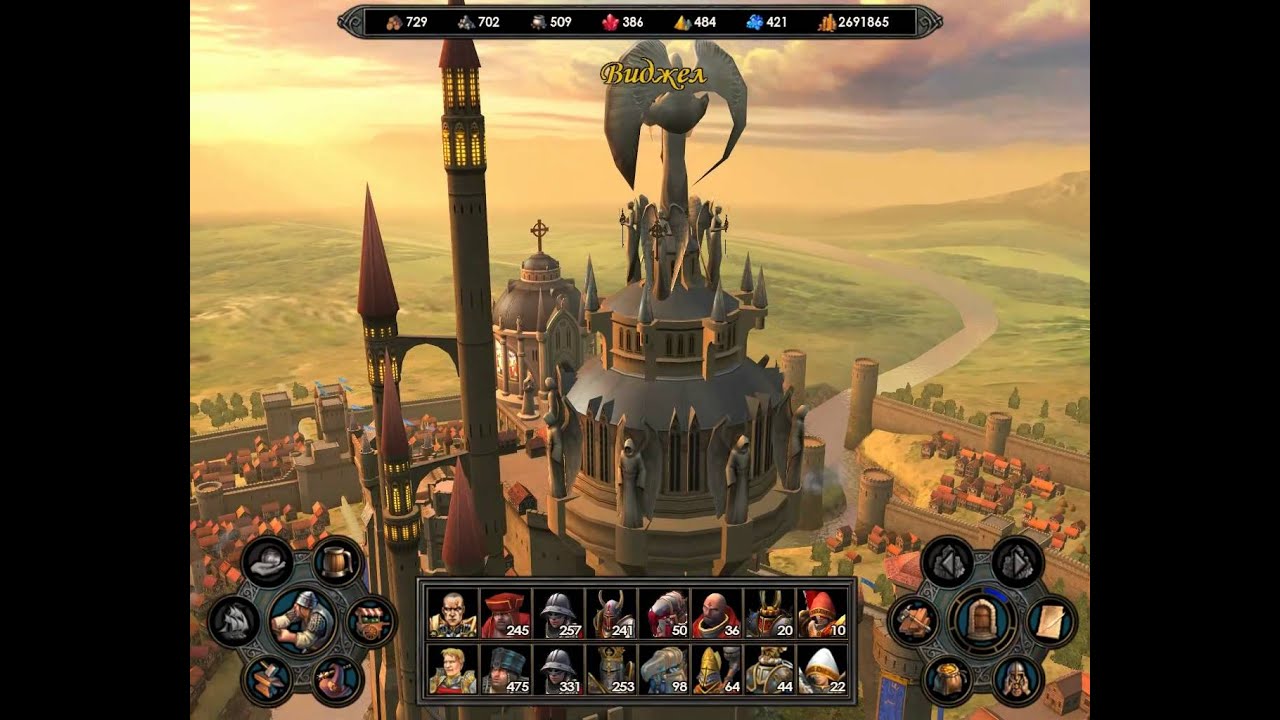Select the white-hooded stack of 22
The height and width of the screenshot is (720, 1280).
click(821, 669)
